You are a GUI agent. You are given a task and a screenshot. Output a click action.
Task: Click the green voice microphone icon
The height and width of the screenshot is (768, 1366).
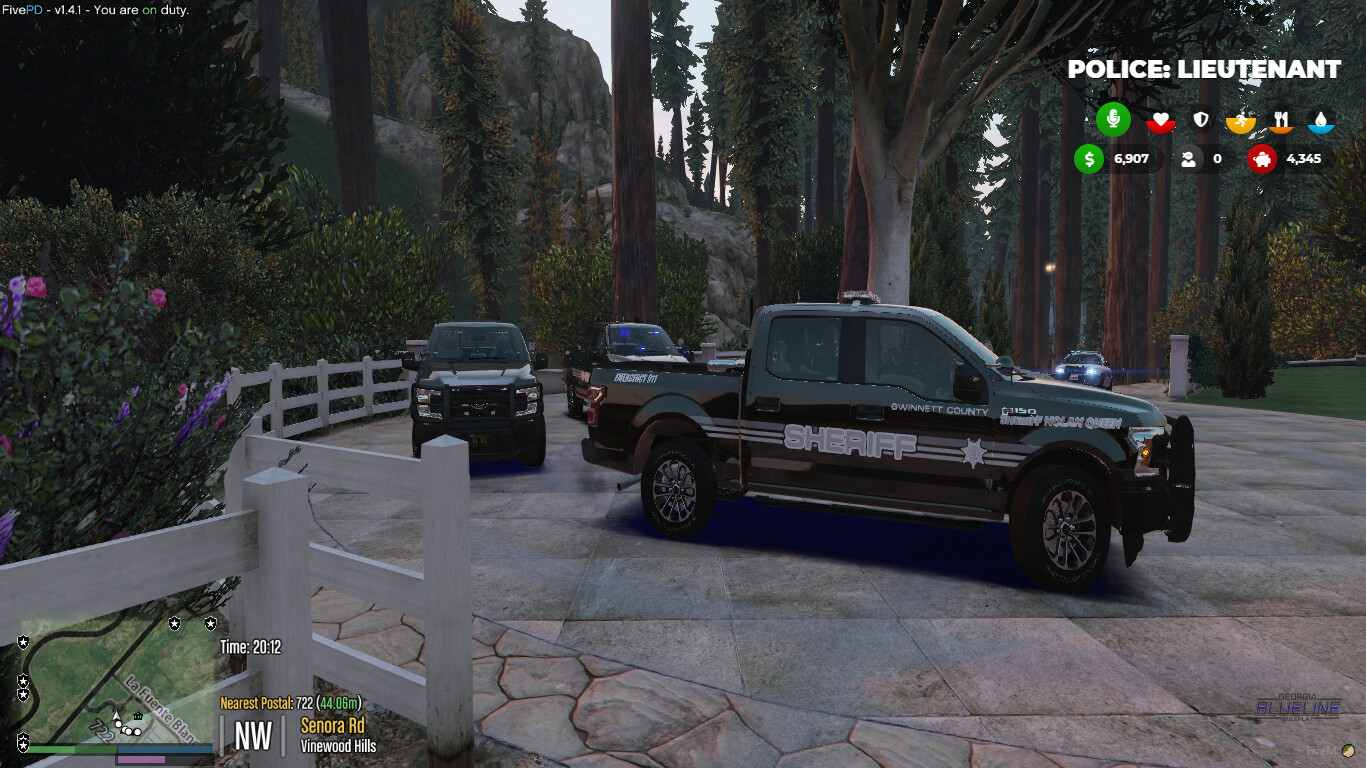tap(1113, 119)
